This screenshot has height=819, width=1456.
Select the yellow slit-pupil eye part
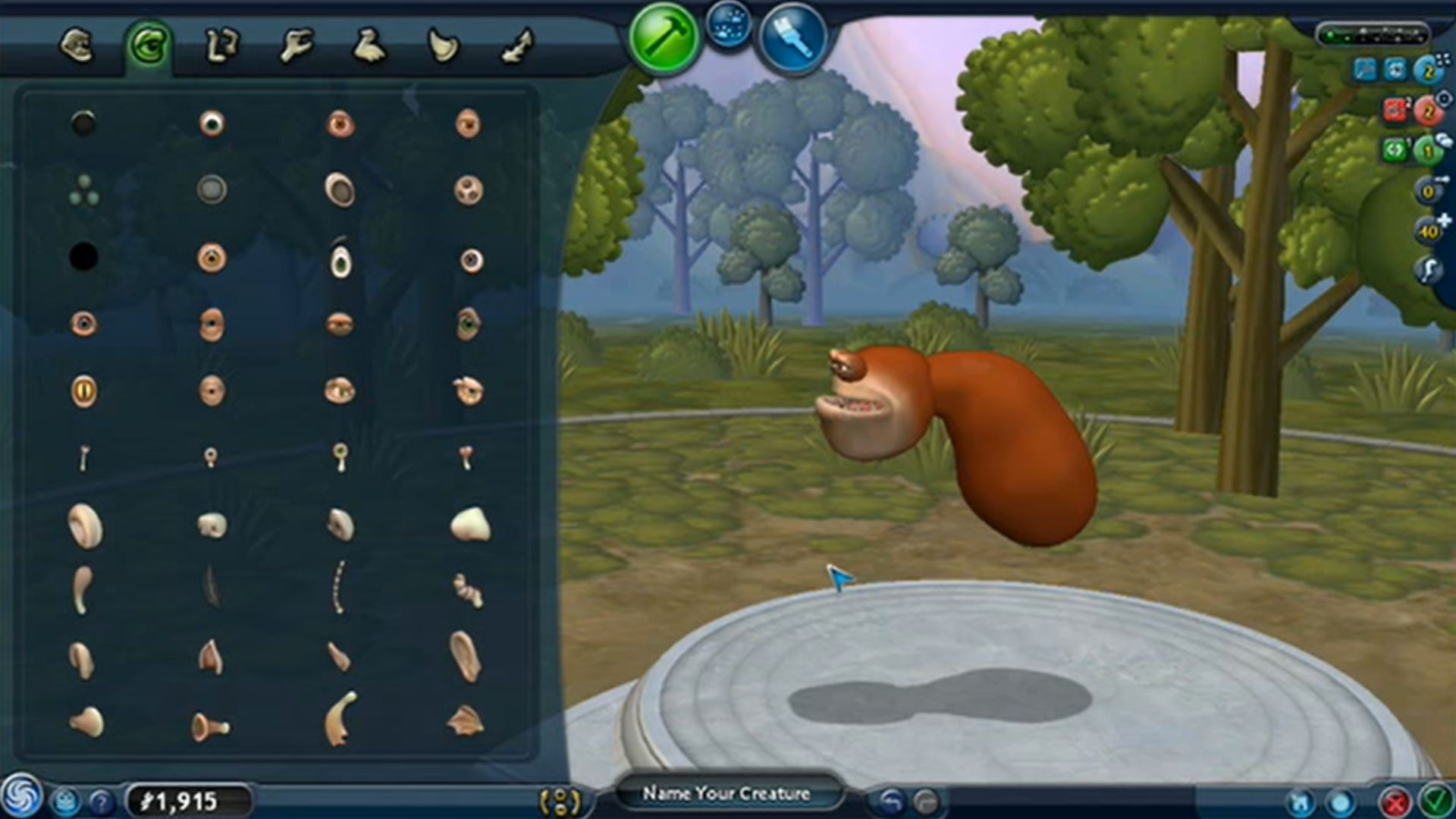click(83, 391)
